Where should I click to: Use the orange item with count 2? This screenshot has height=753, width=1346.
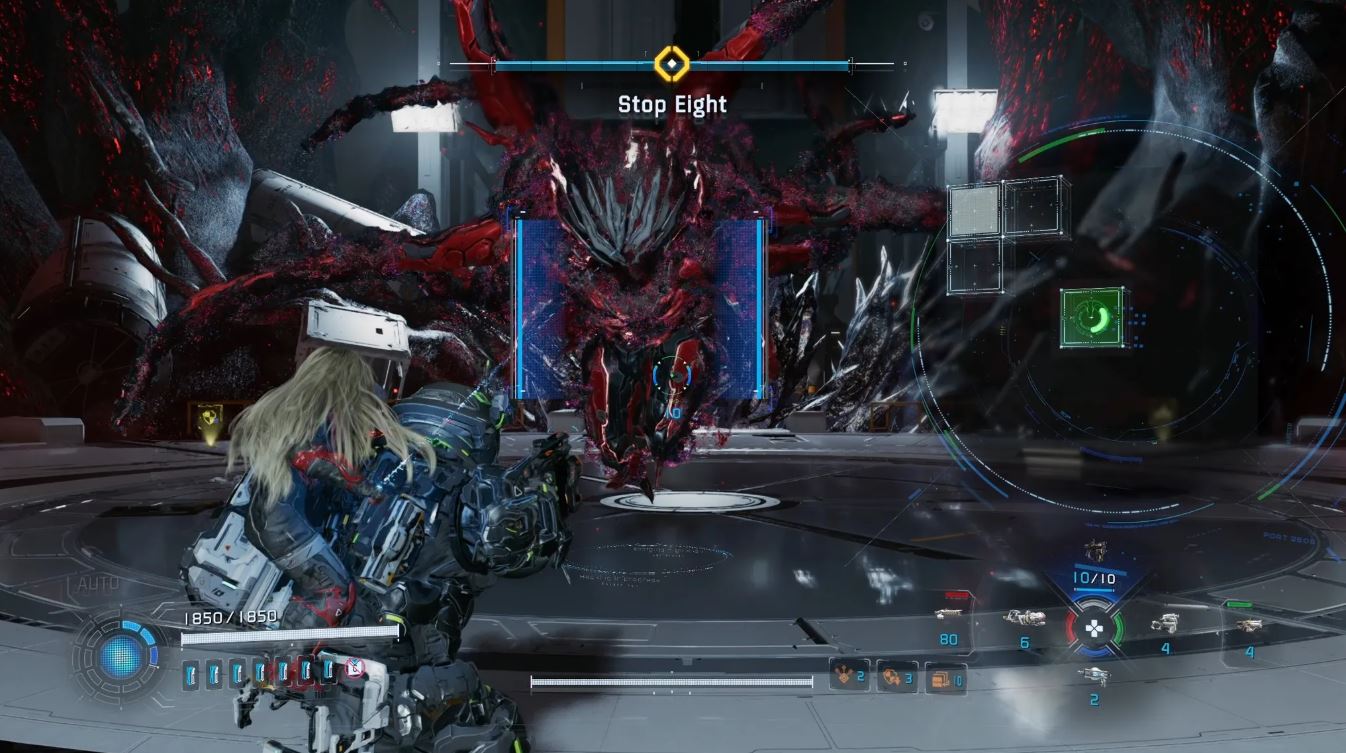click(847, 677)
